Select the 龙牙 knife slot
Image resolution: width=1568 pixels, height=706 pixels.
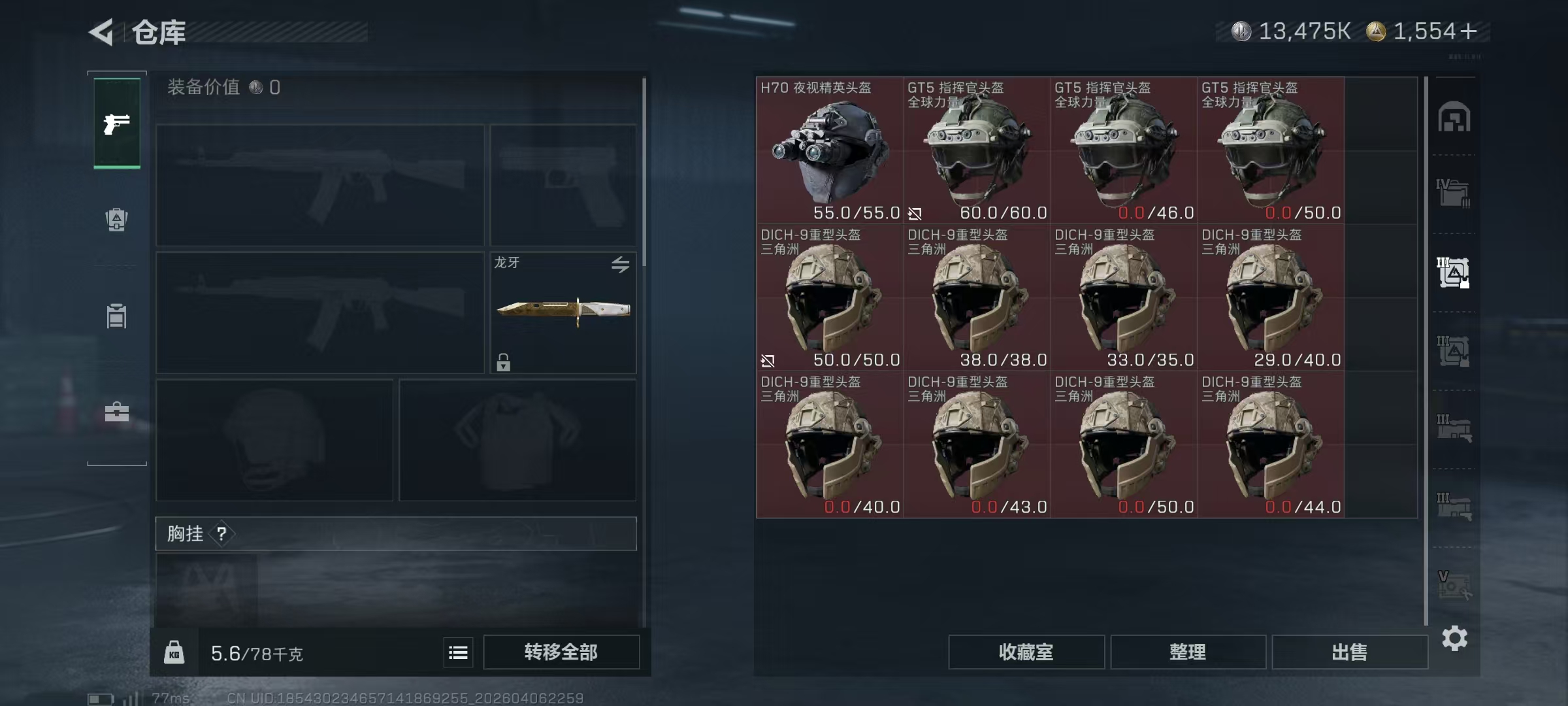pyautogui.click(x=563, y=312)
